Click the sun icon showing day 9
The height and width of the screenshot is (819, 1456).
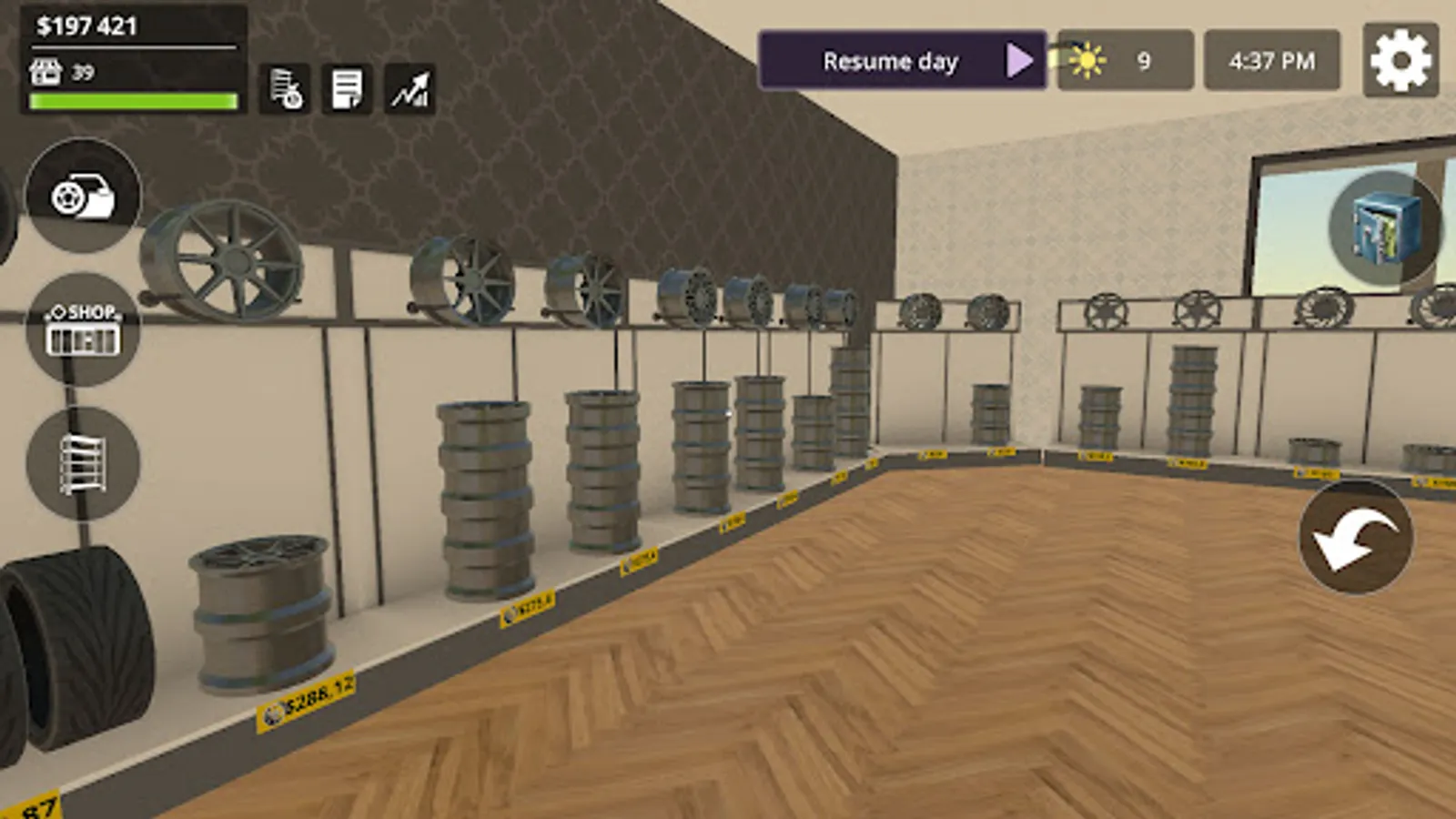pyautogui.click(x=1088, y=59)
